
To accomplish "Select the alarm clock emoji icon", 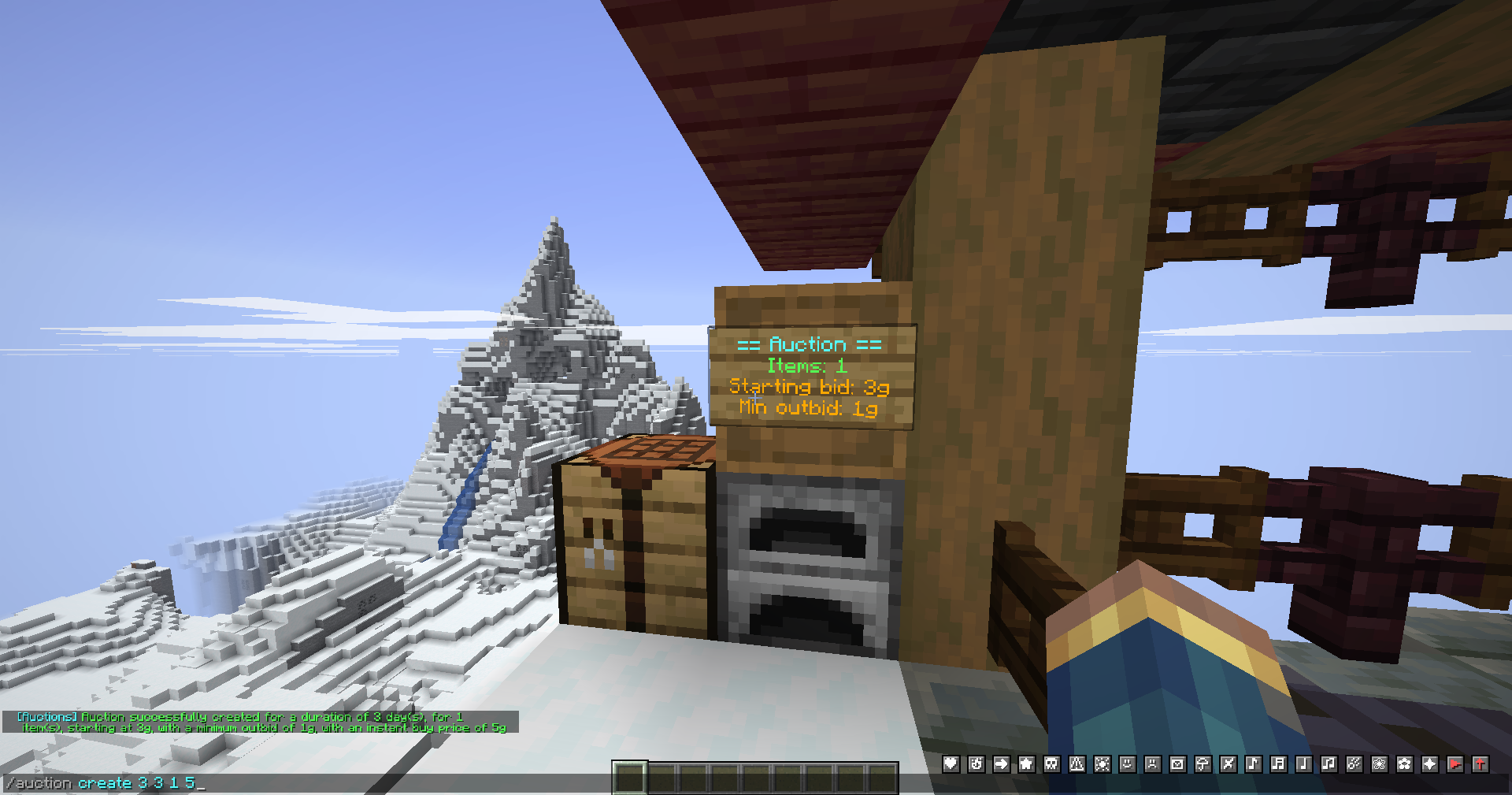I will 976,764.
